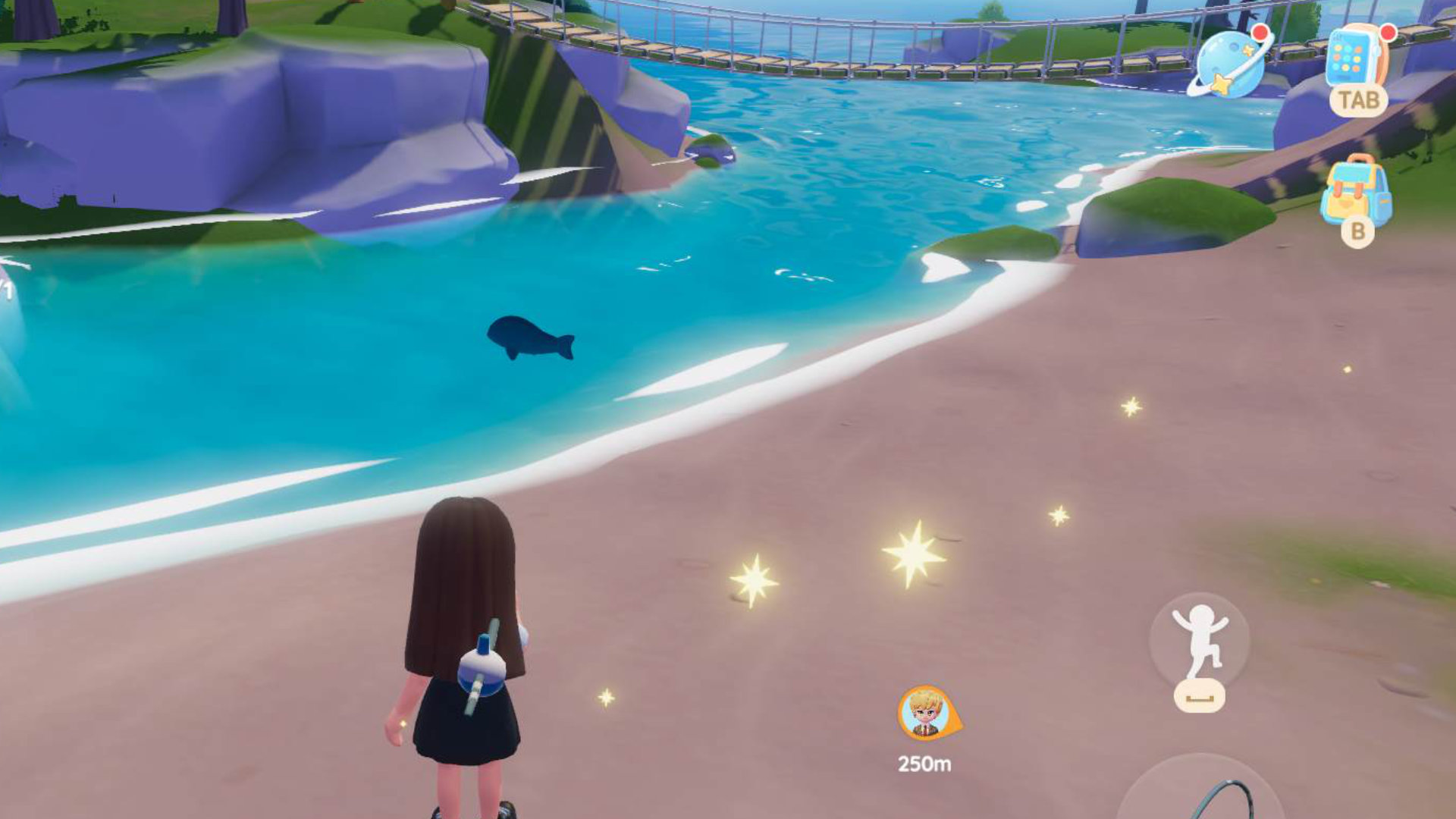
Task: Open the backpack inventory
Action: coord(1356,192)
